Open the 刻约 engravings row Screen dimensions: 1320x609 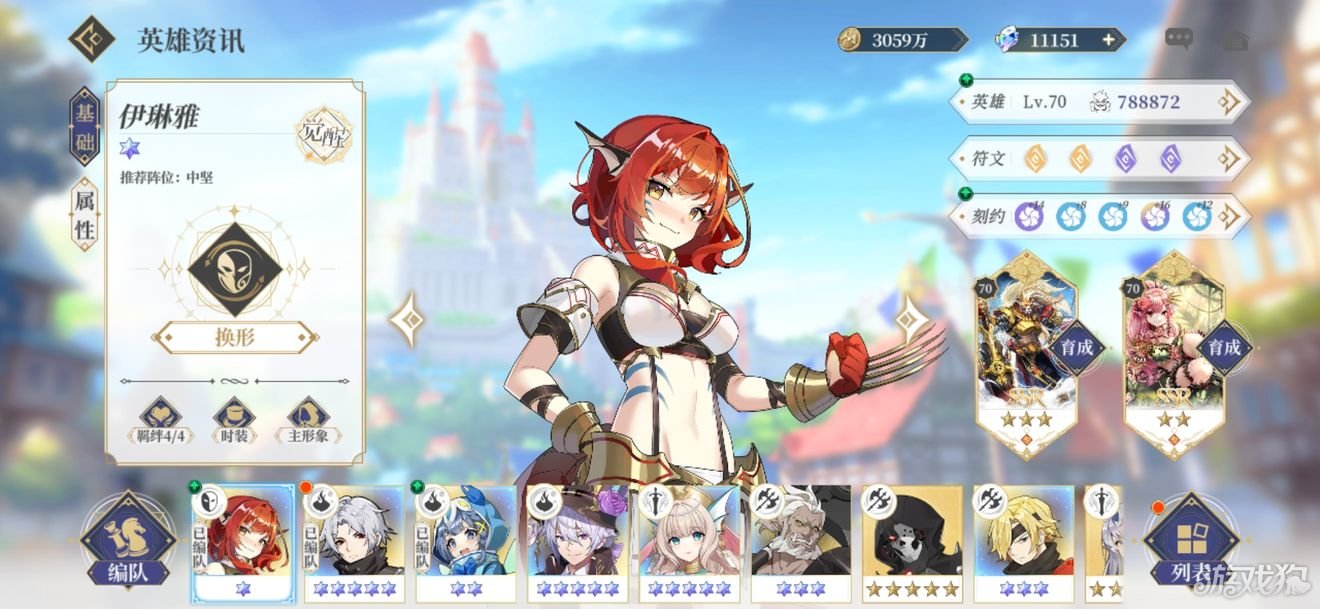tap(1098, 216)
